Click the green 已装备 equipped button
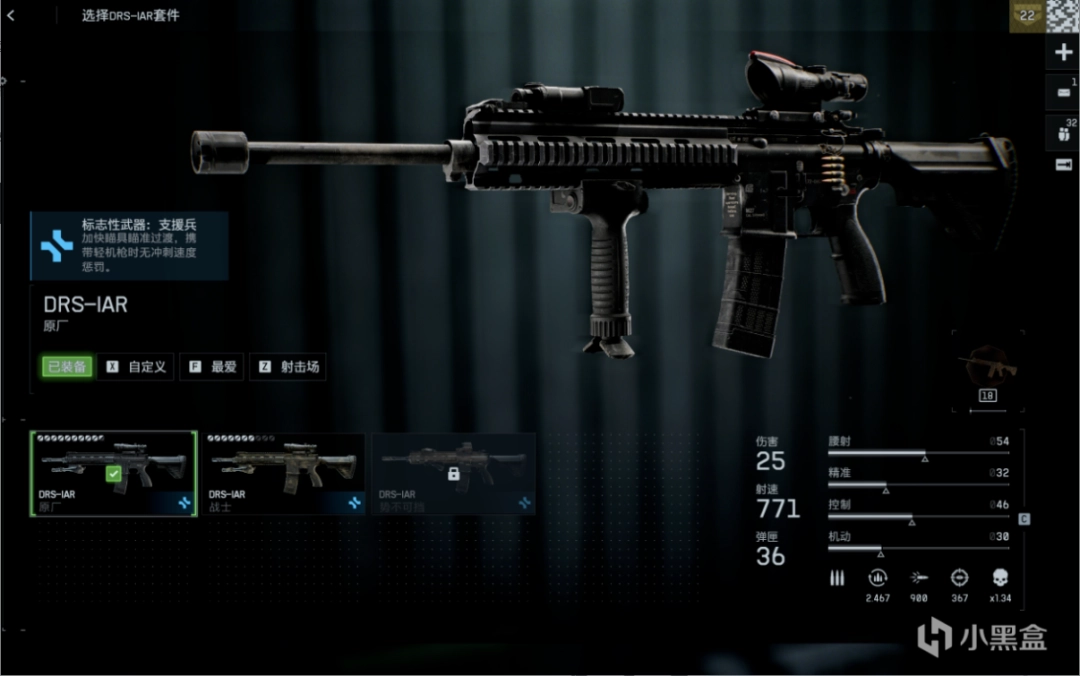Image resolution: width=1080 pixels, height=676 pixels. (67, 367)
